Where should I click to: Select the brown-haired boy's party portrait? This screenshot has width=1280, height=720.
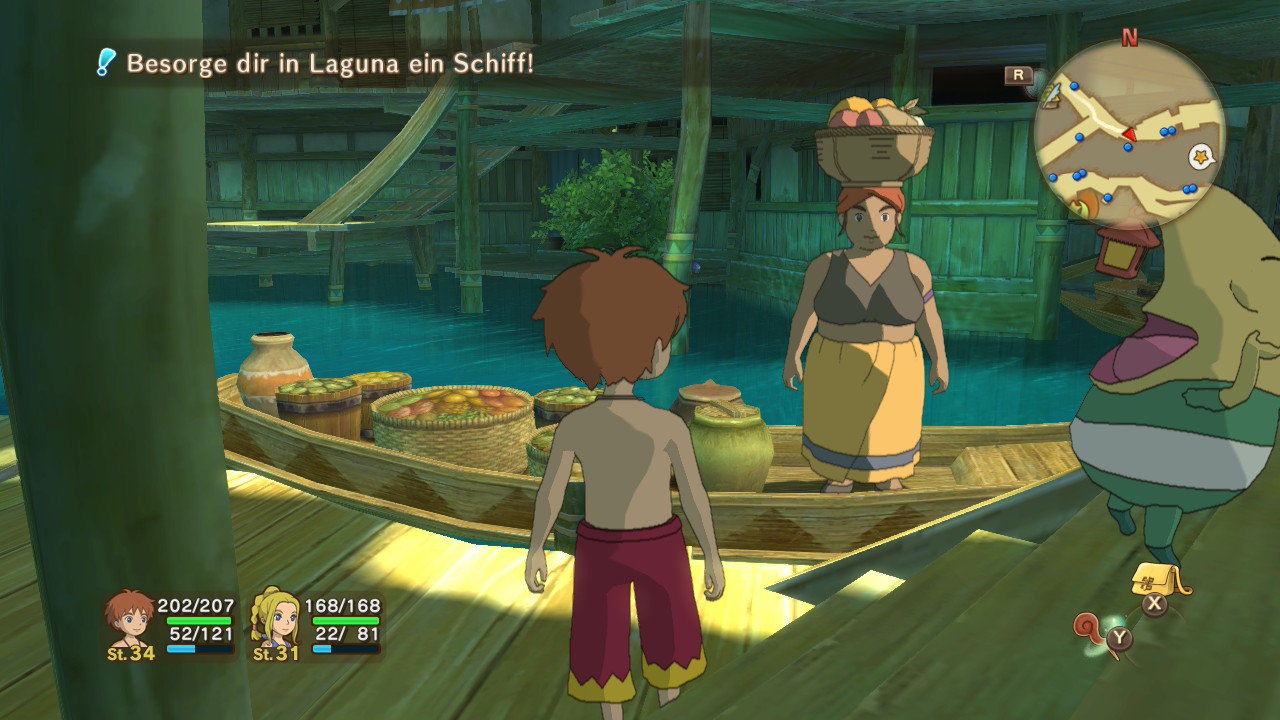click(x=130, y=618)
